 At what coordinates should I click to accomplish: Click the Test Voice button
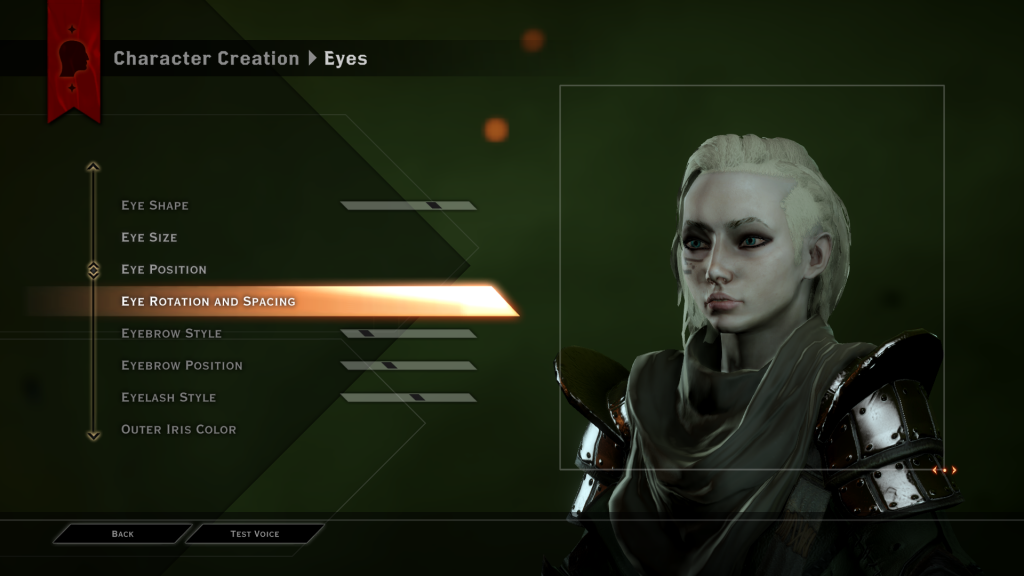coord(255,534)
